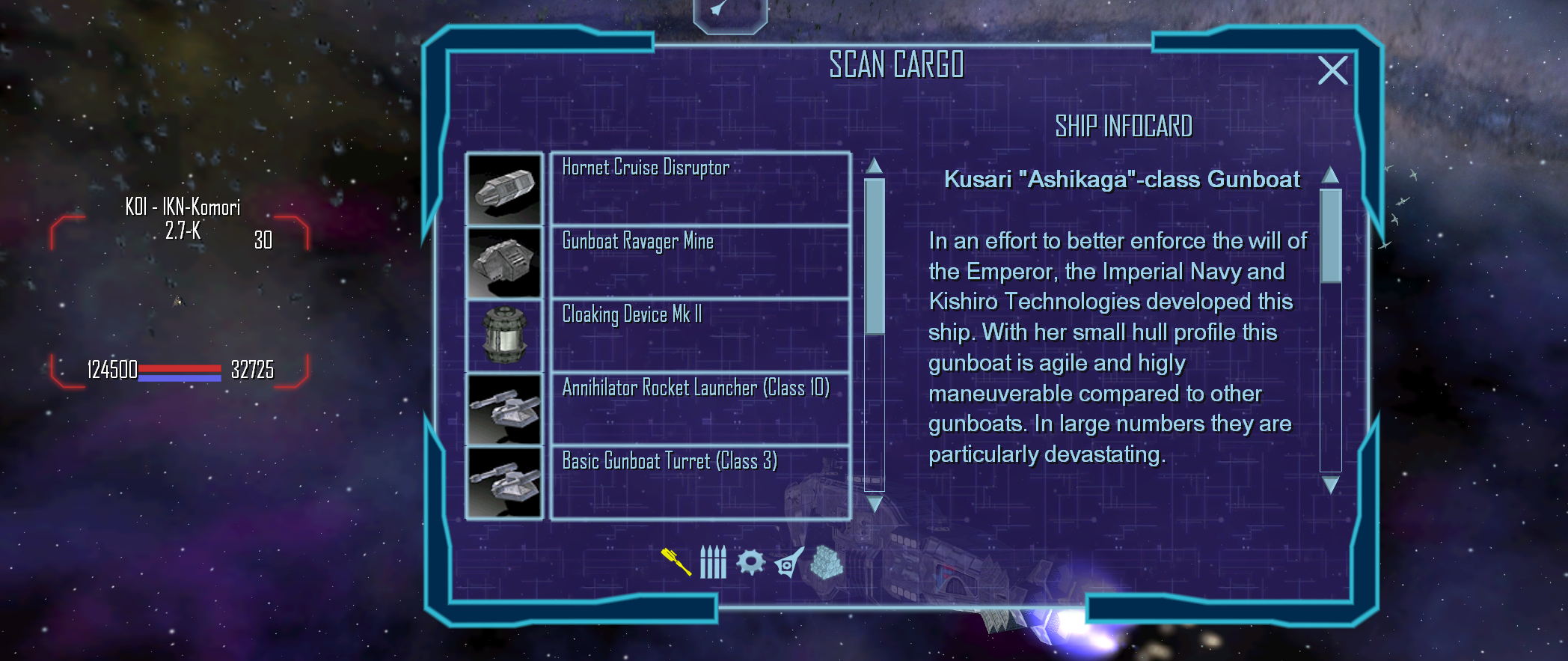
Task: Choose the Cloaking Device Mk II item
Action: pos(700,335)
